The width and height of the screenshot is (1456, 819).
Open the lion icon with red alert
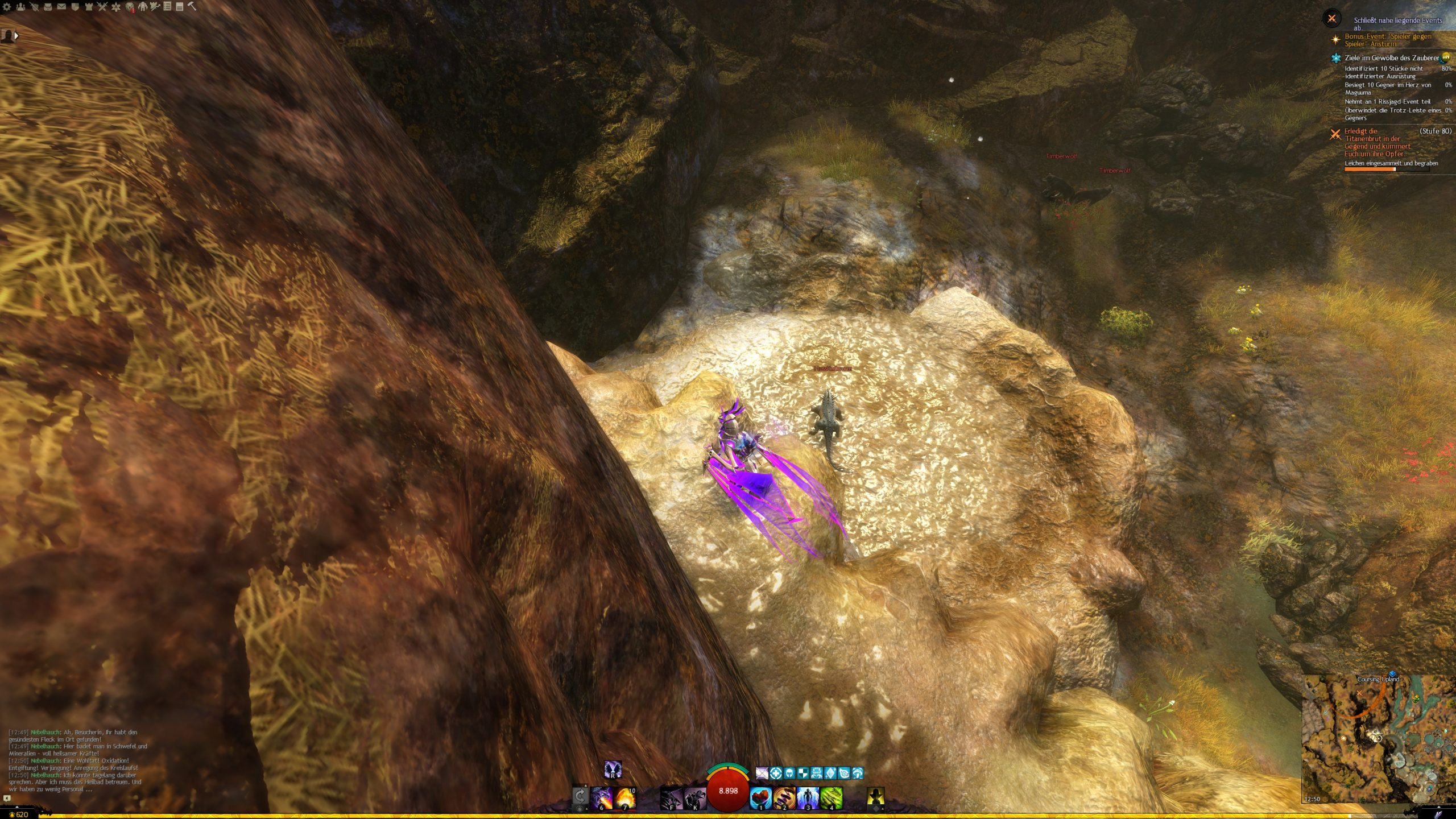click(x=130, y=7)
